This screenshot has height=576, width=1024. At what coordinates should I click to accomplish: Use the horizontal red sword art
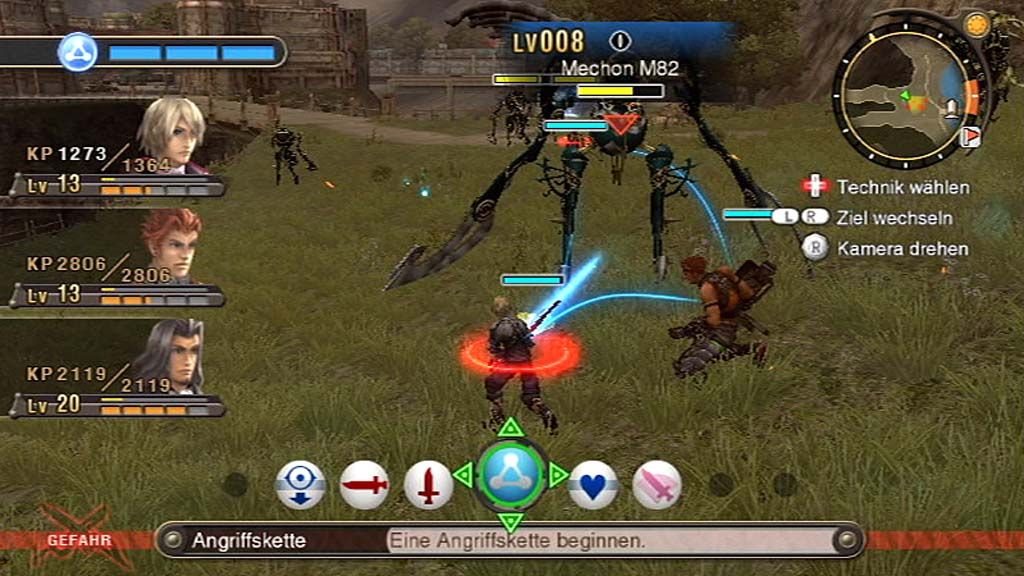(364, 485)
